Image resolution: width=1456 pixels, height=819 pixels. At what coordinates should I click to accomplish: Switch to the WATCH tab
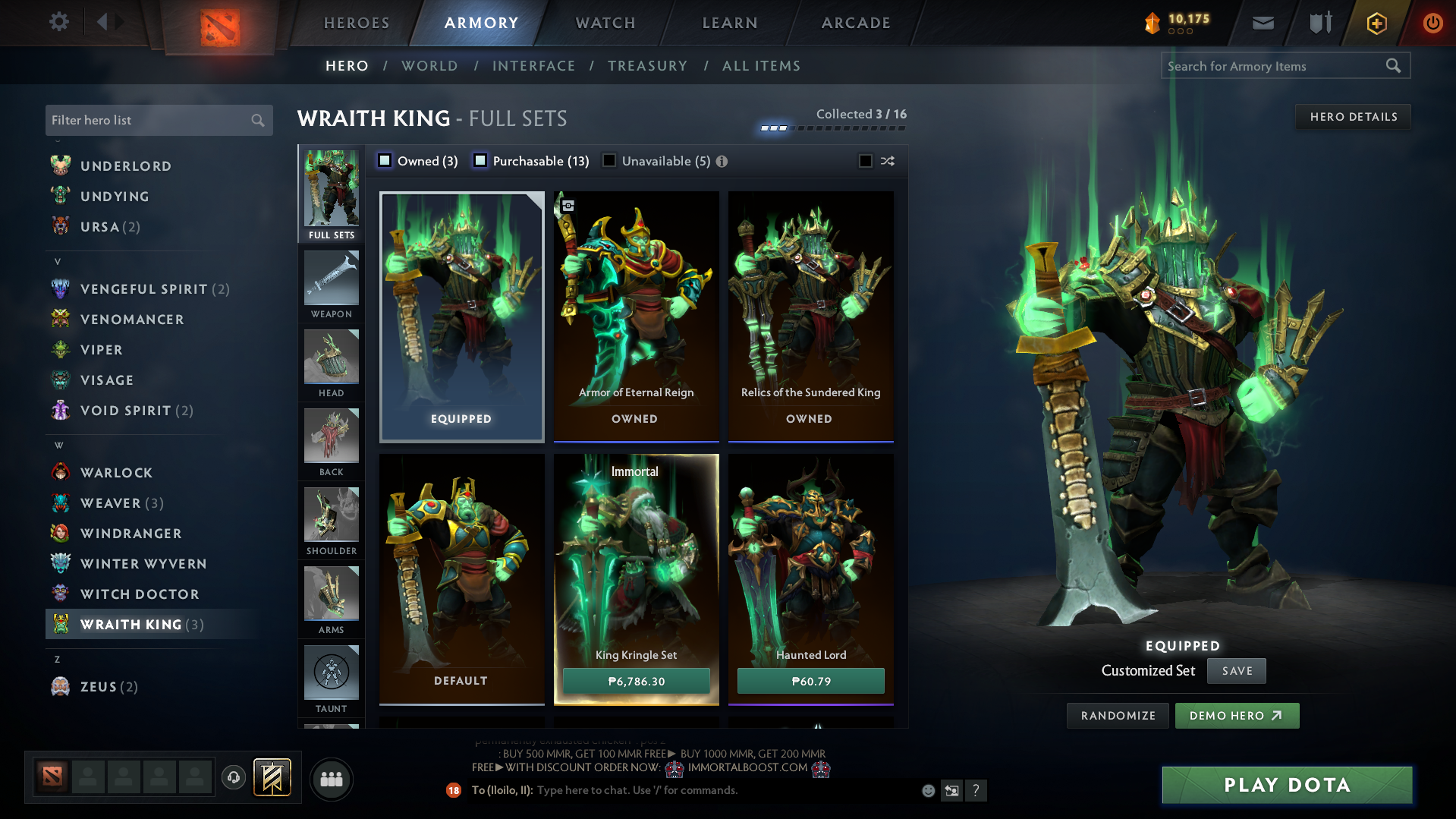click(x=604, y=23)
